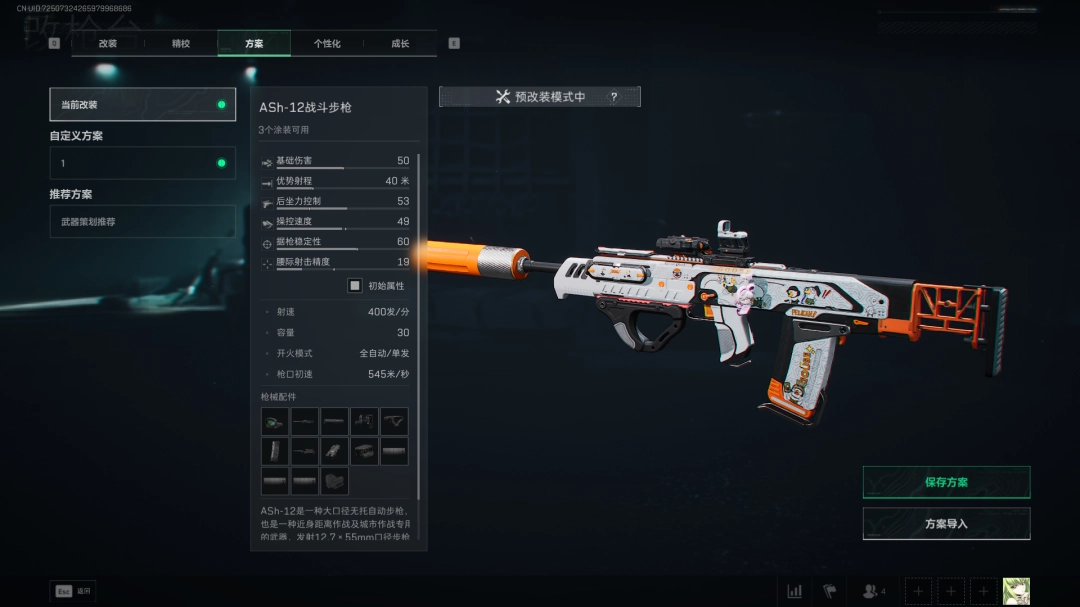
Task: Open the 武器策划推荐 recommended scheme
Action: pyautogui.click(x=143, y=221)
